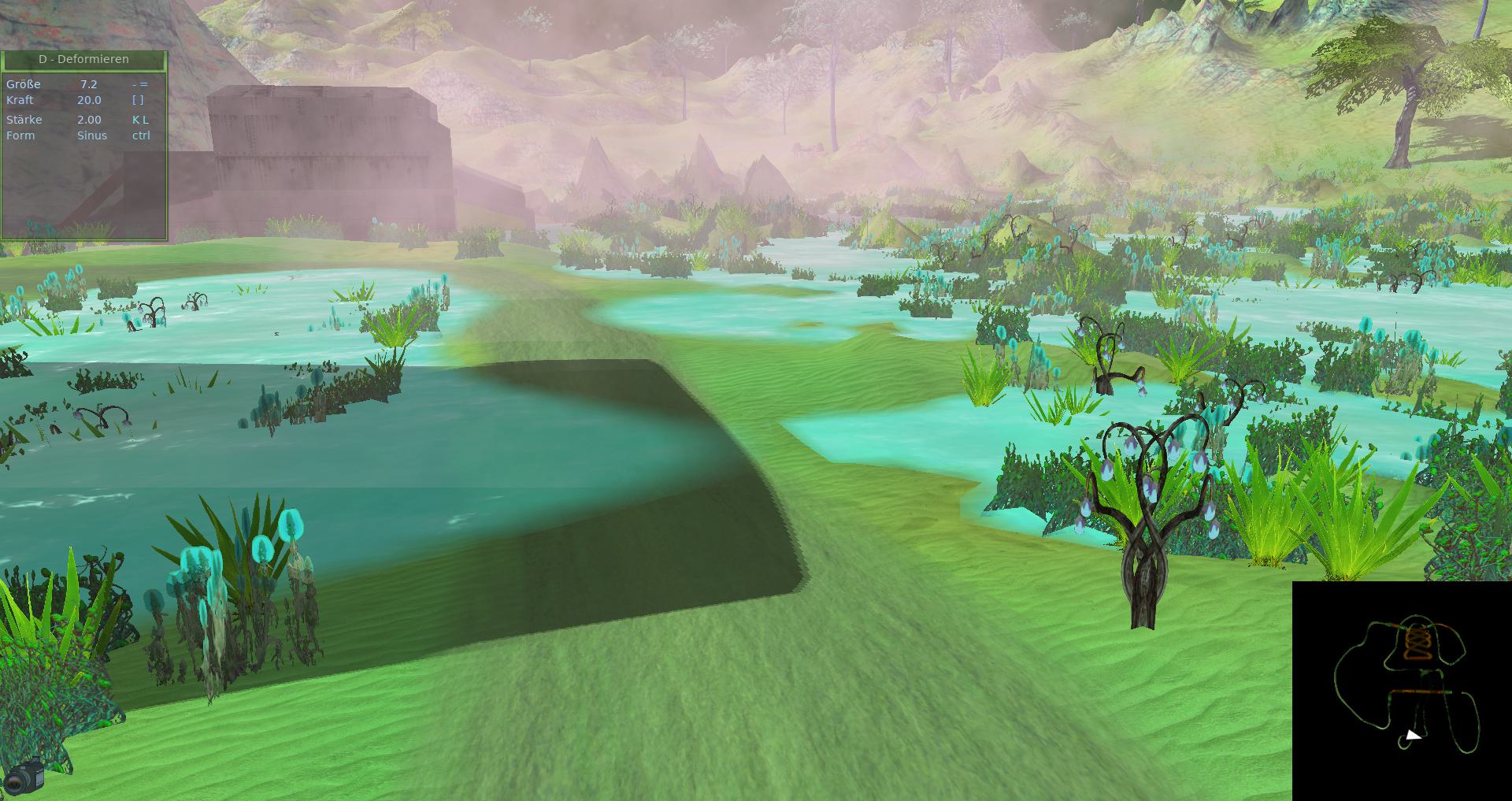The height and width of the screenshot is (801, 1512).
Task: Select the Sinus form value
Action: click(91, 135)
